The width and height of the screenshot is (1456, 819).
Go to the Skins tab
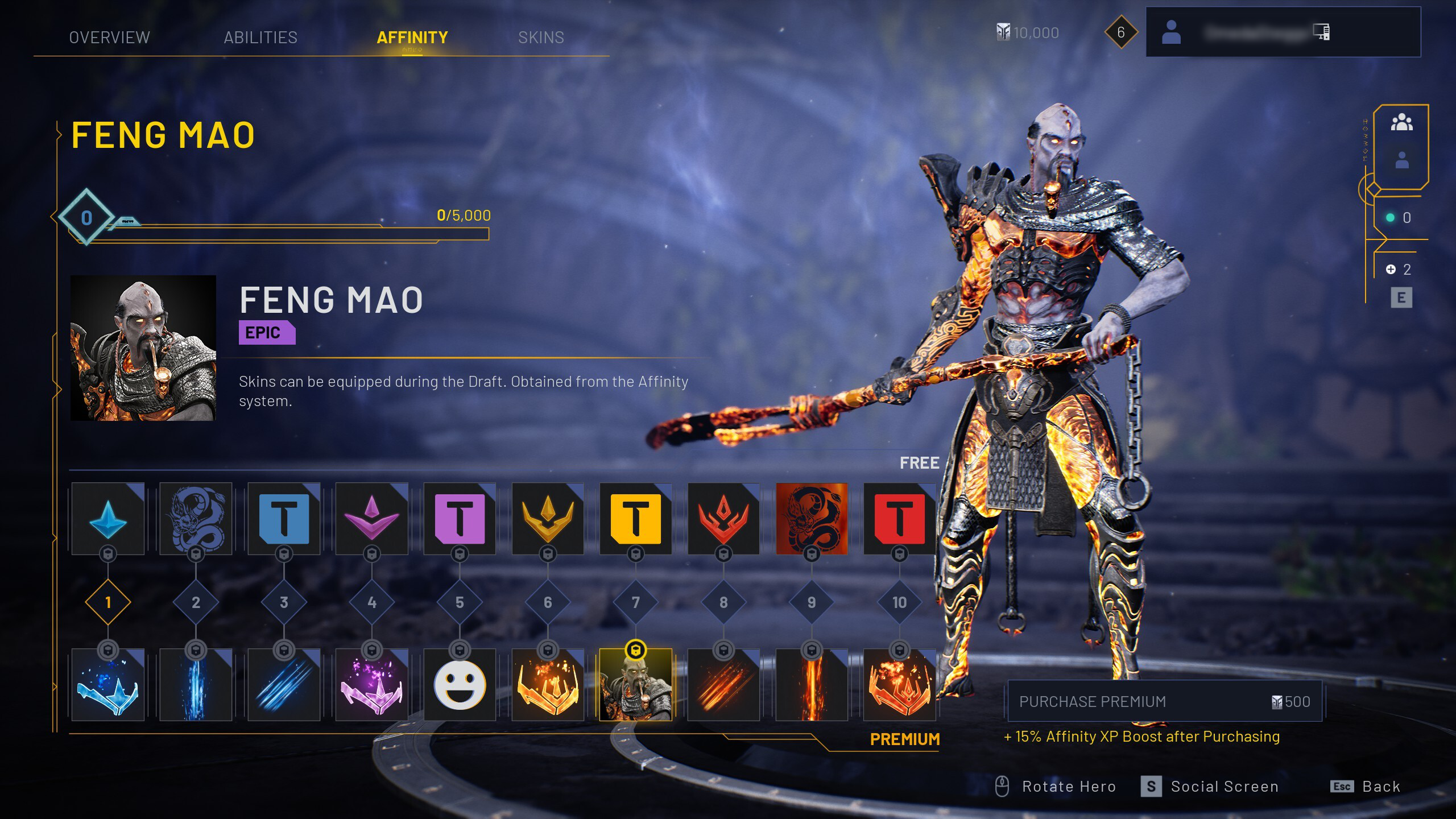coord(541,38)
